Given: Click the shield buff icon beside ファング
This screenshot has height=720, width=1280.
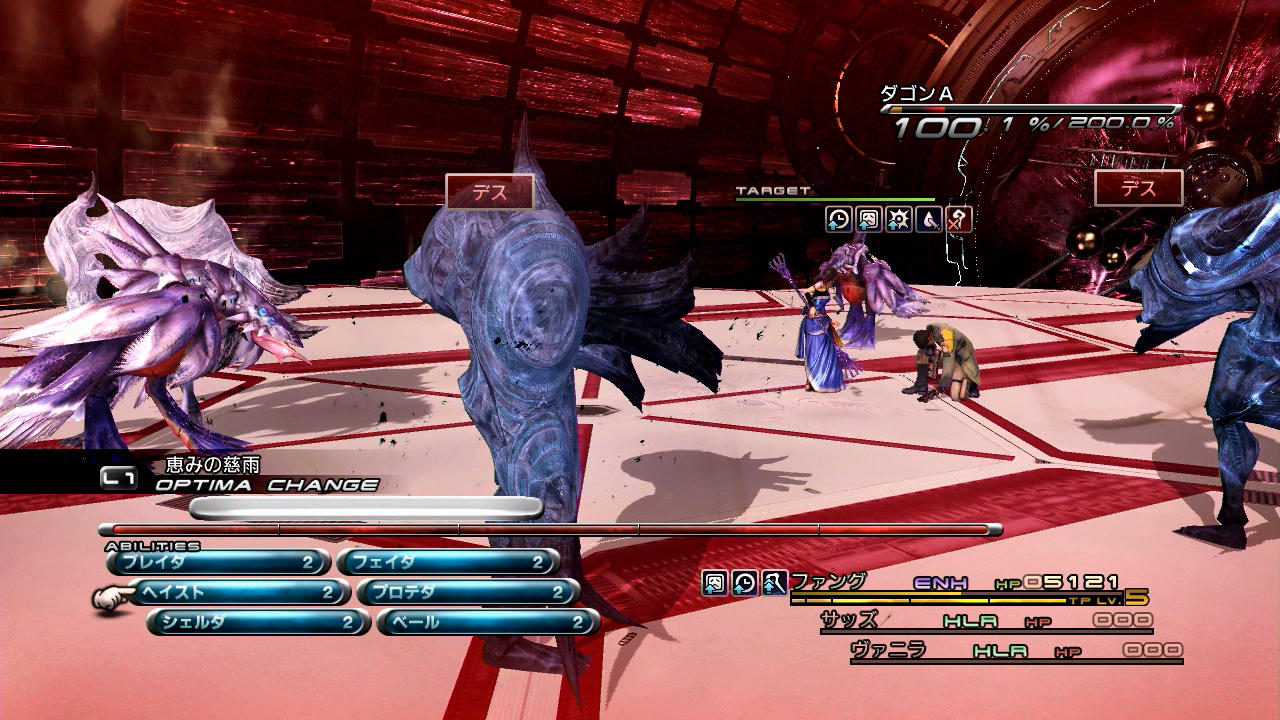Looking at the screenshot, I should coord(714,582).
